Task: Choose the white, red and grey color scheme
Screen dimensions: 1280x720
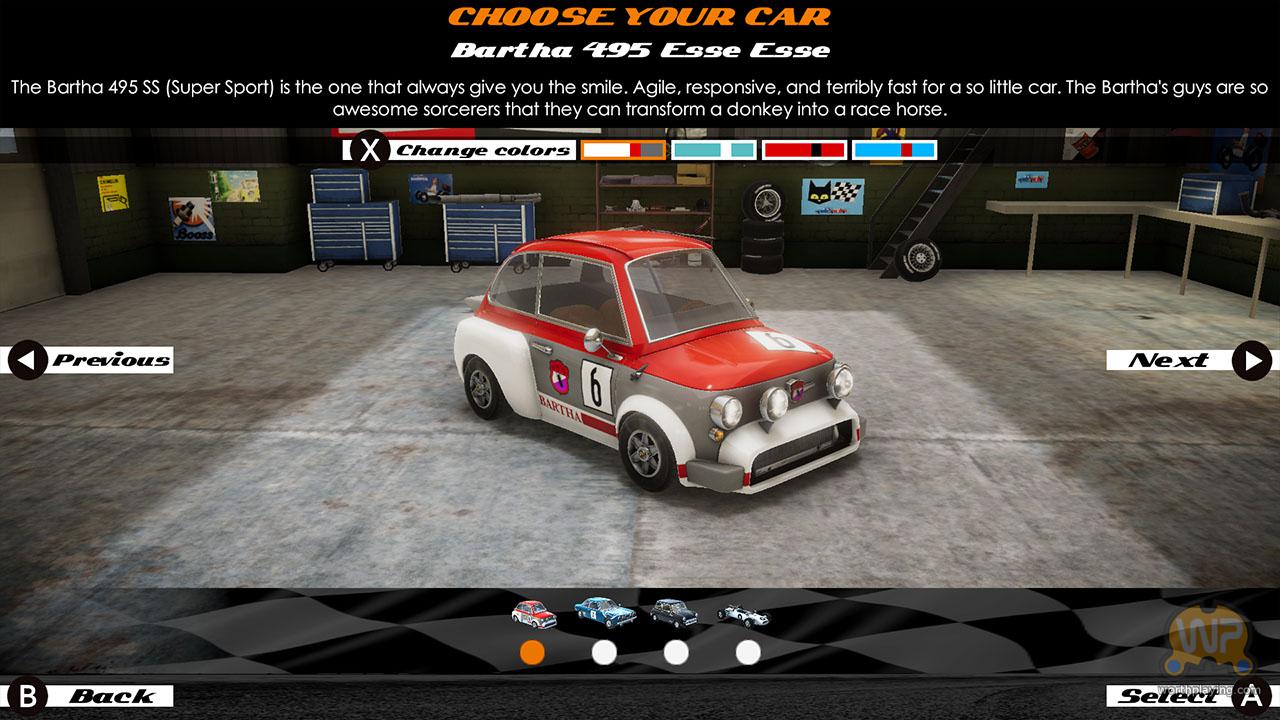Action: click(x=623, y=150)
